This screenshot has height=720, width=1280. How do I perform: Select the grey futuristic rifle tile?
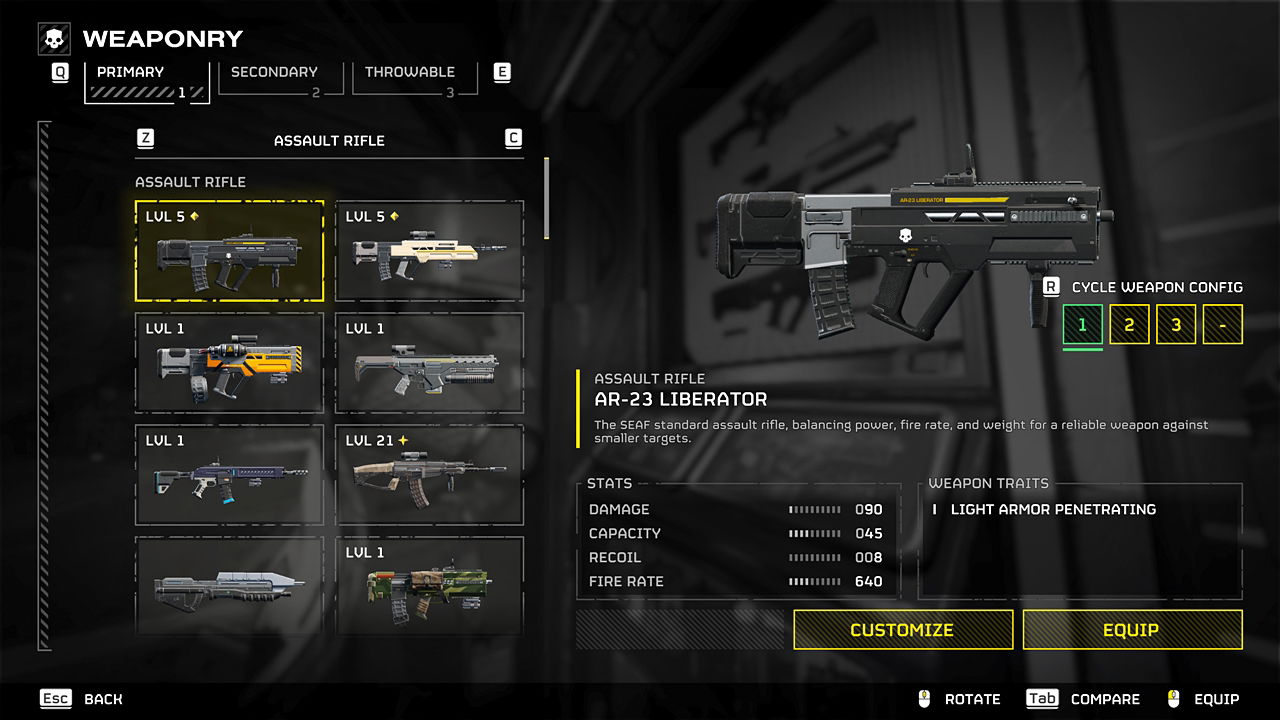pyautogui.click(x=230, y=585)
